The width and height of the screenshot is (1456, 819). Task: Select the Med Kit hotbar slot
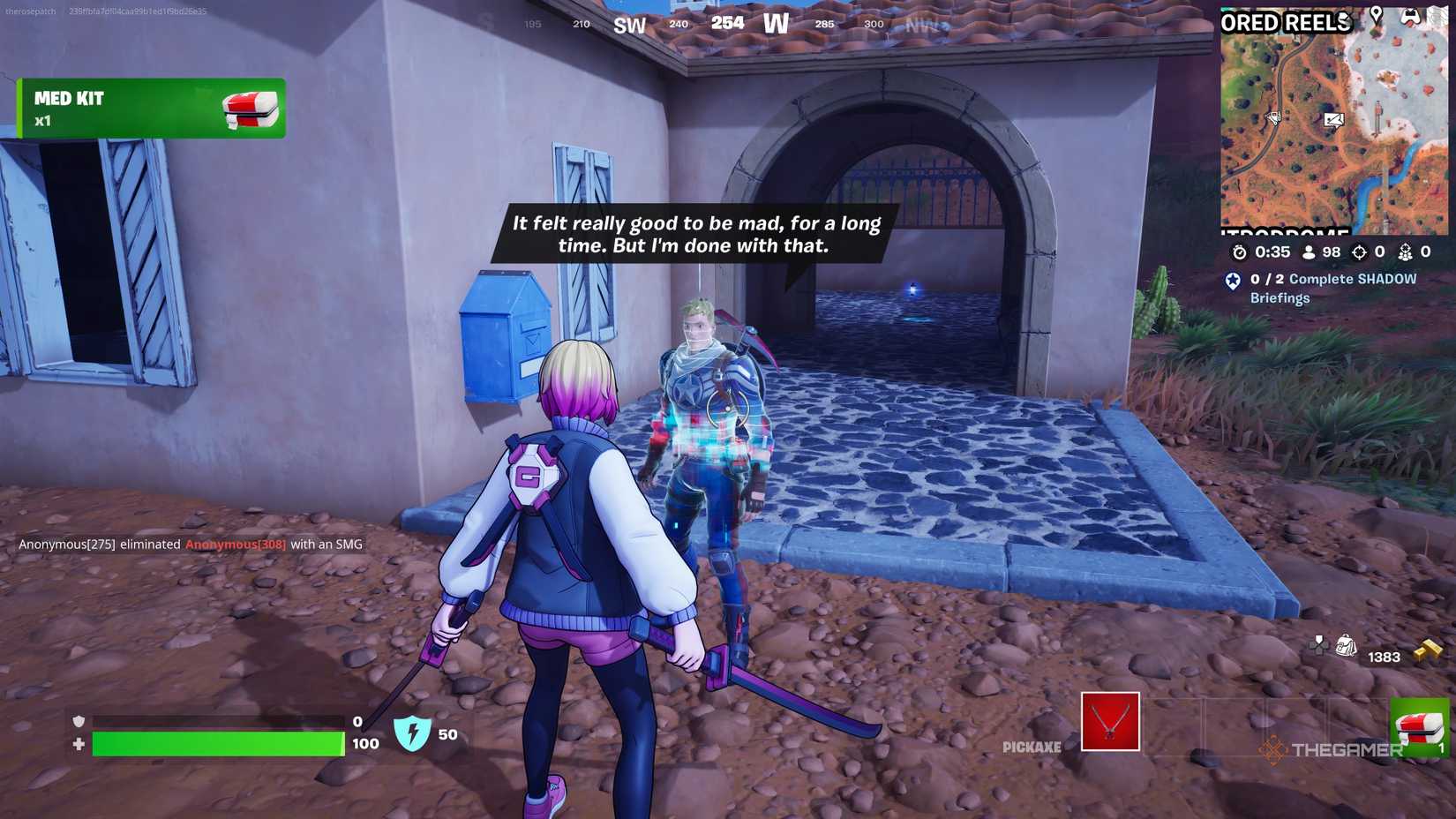[1419, 725]
